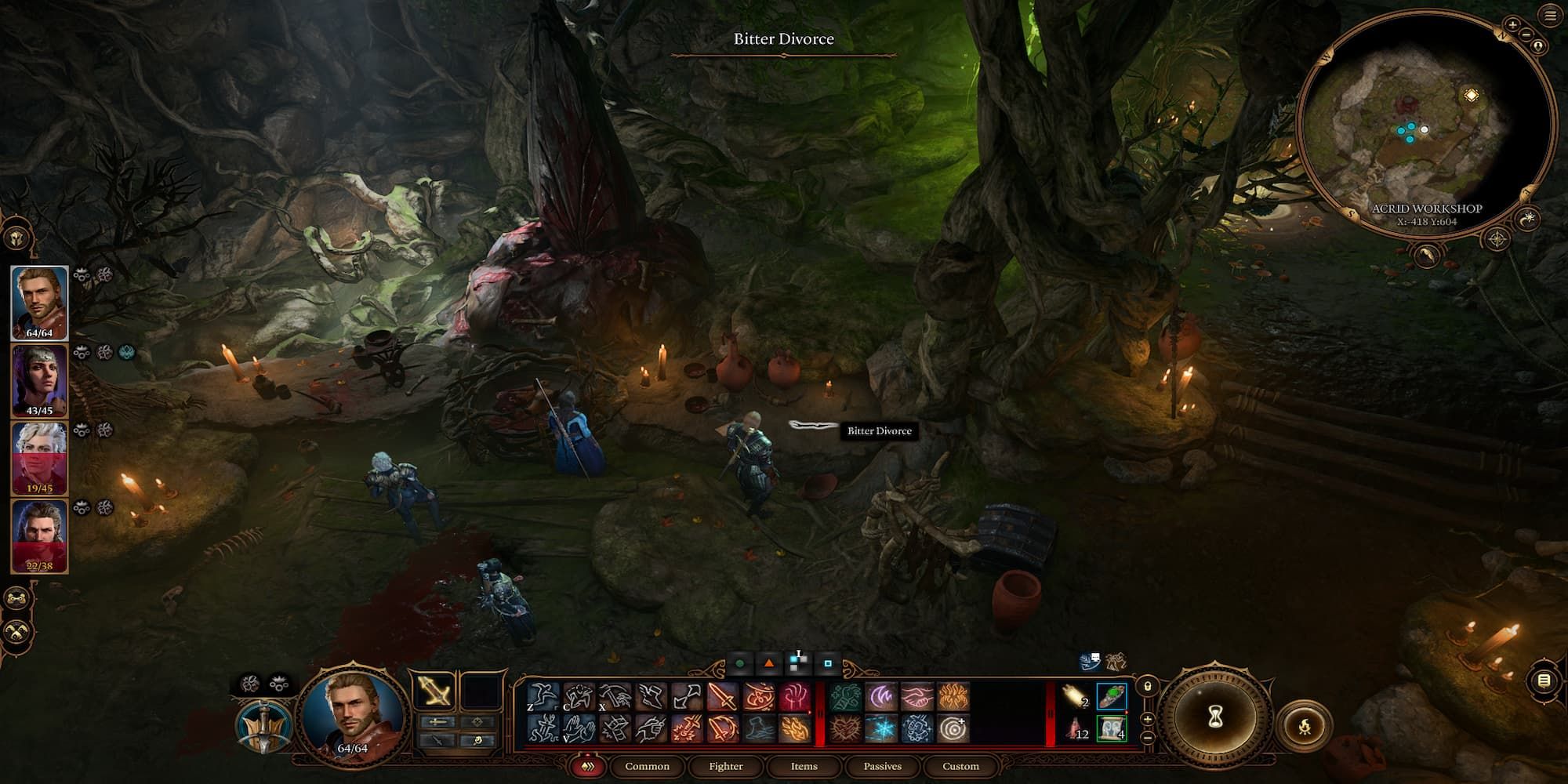Open the Fighter actions tab
This screenshot has height=784, width=1568.
[x=725, y=766]
